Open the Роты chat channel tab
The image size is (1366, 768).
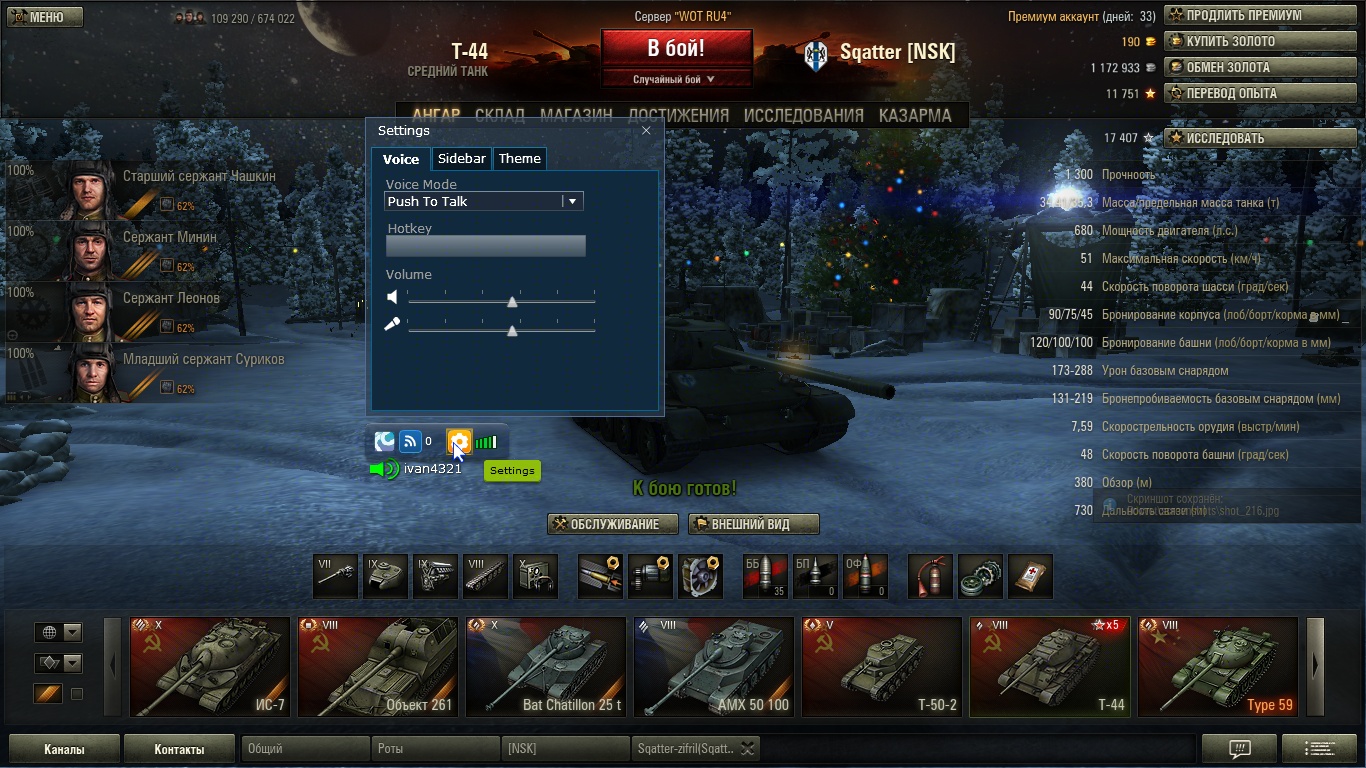click(436, 749)
